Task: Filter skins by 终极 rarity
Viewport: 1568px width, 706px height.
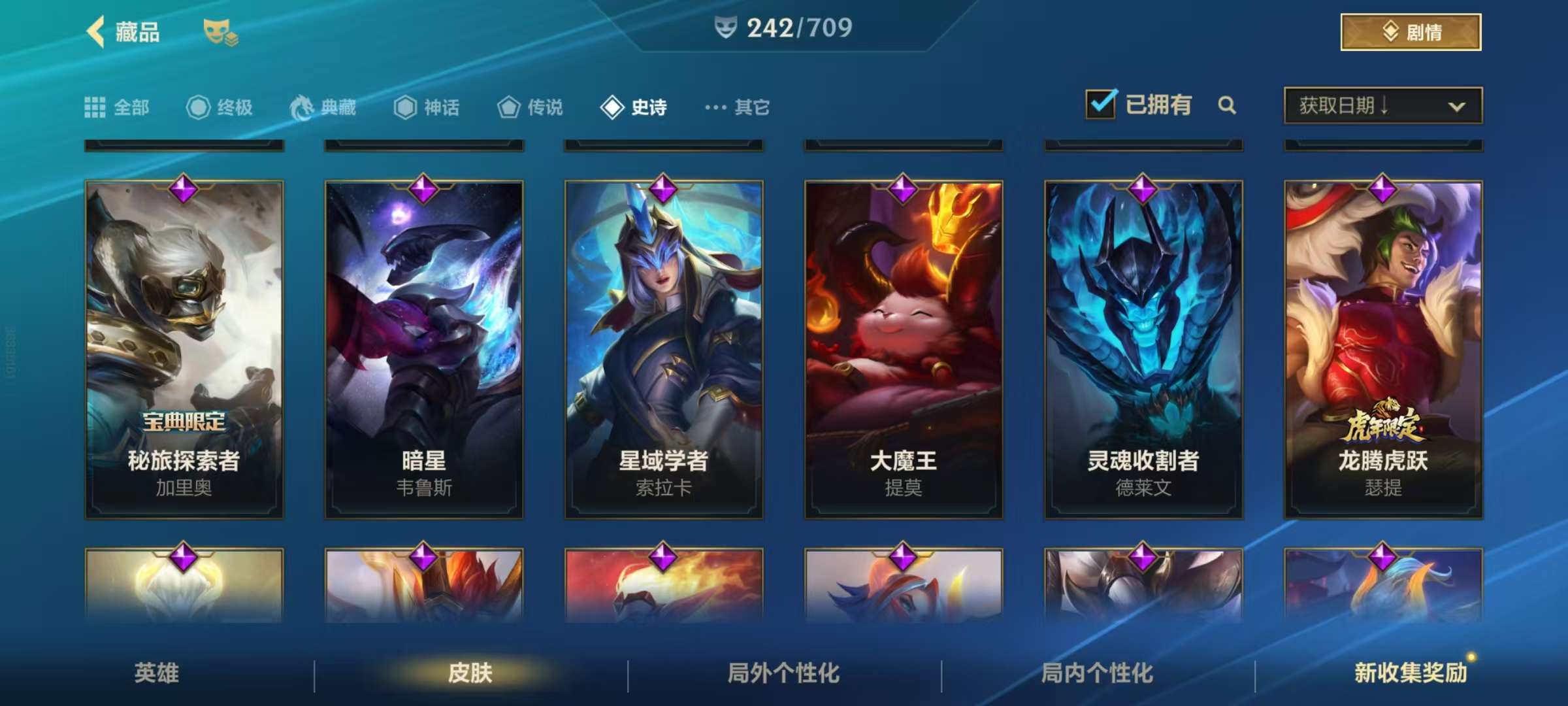Action: 220,107
